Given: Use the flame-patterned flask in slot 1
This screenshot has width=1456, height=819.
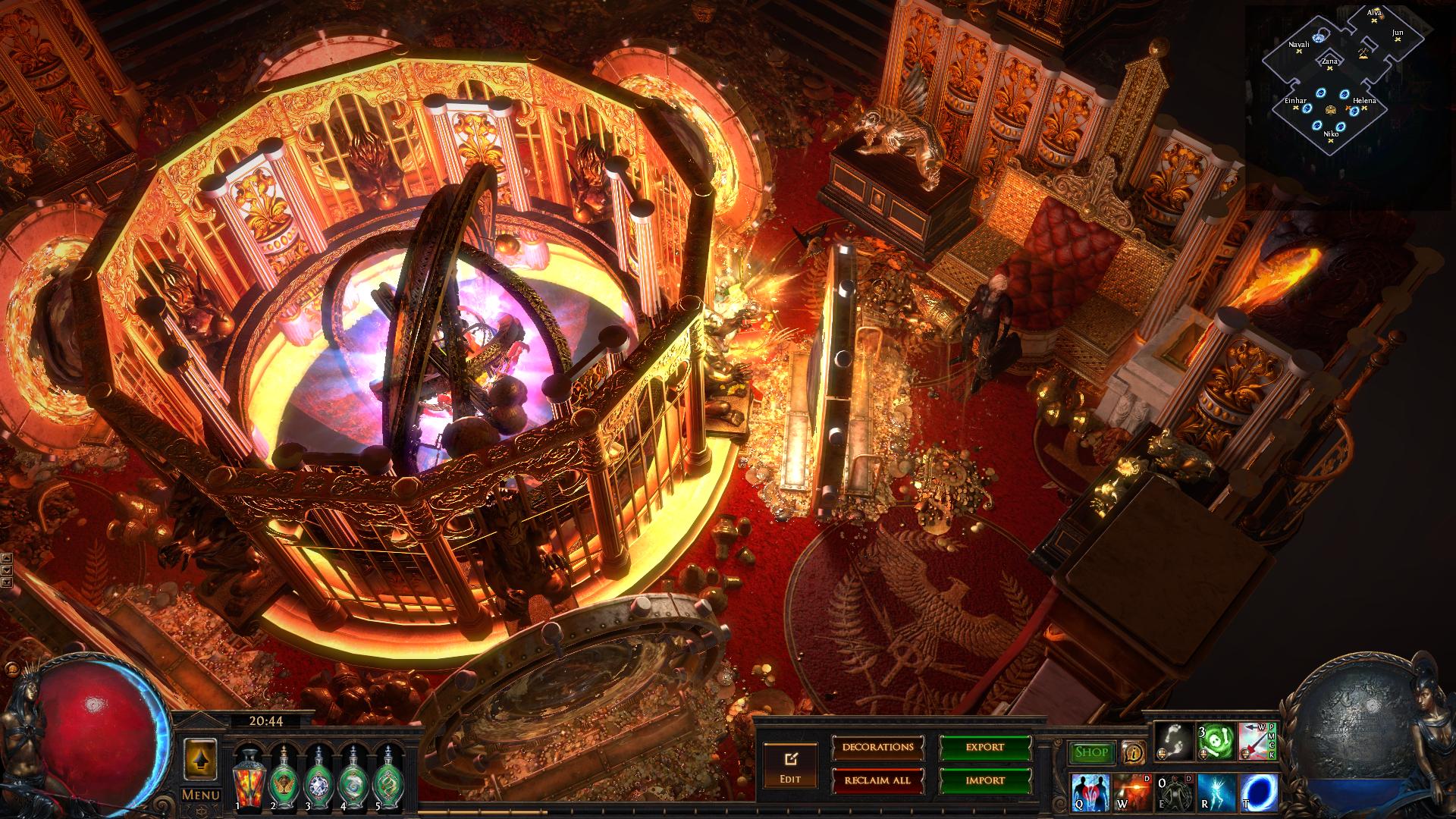Looking at the screenshot, I should pyautogui.click(x=247, y=779).
